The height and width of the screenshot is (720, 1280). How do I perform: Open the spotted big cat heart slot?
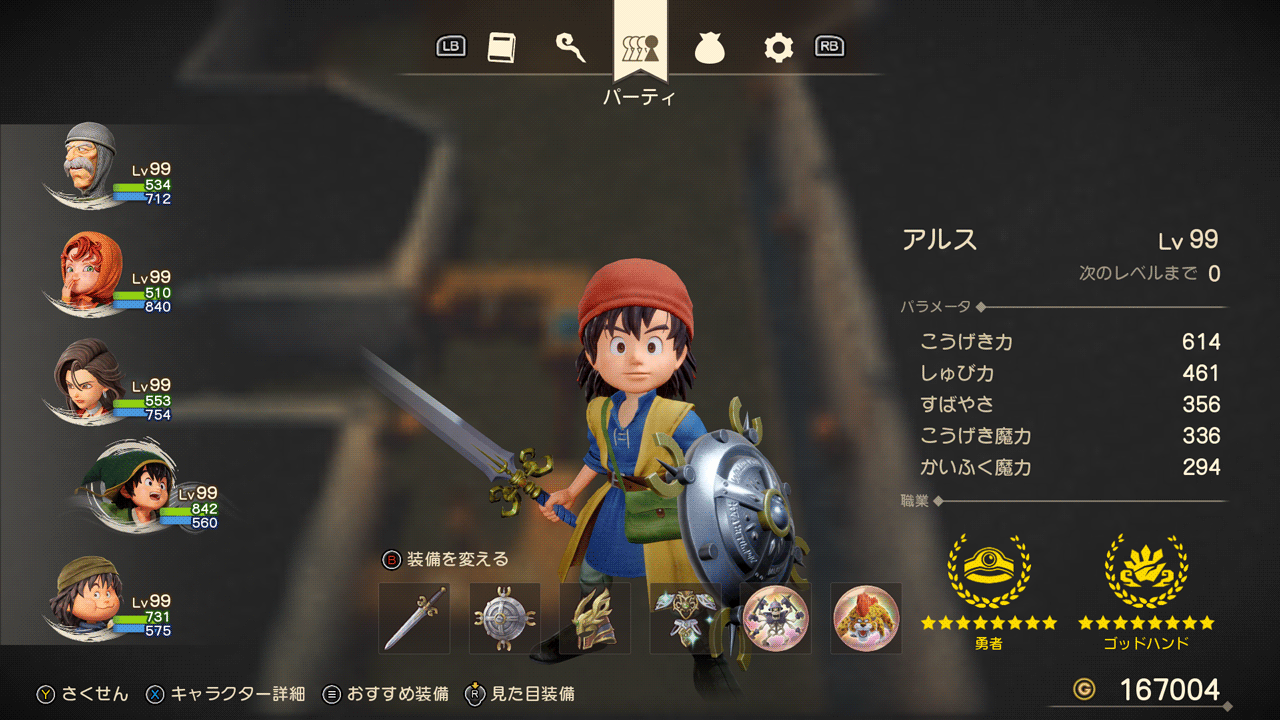coord(866,619)
